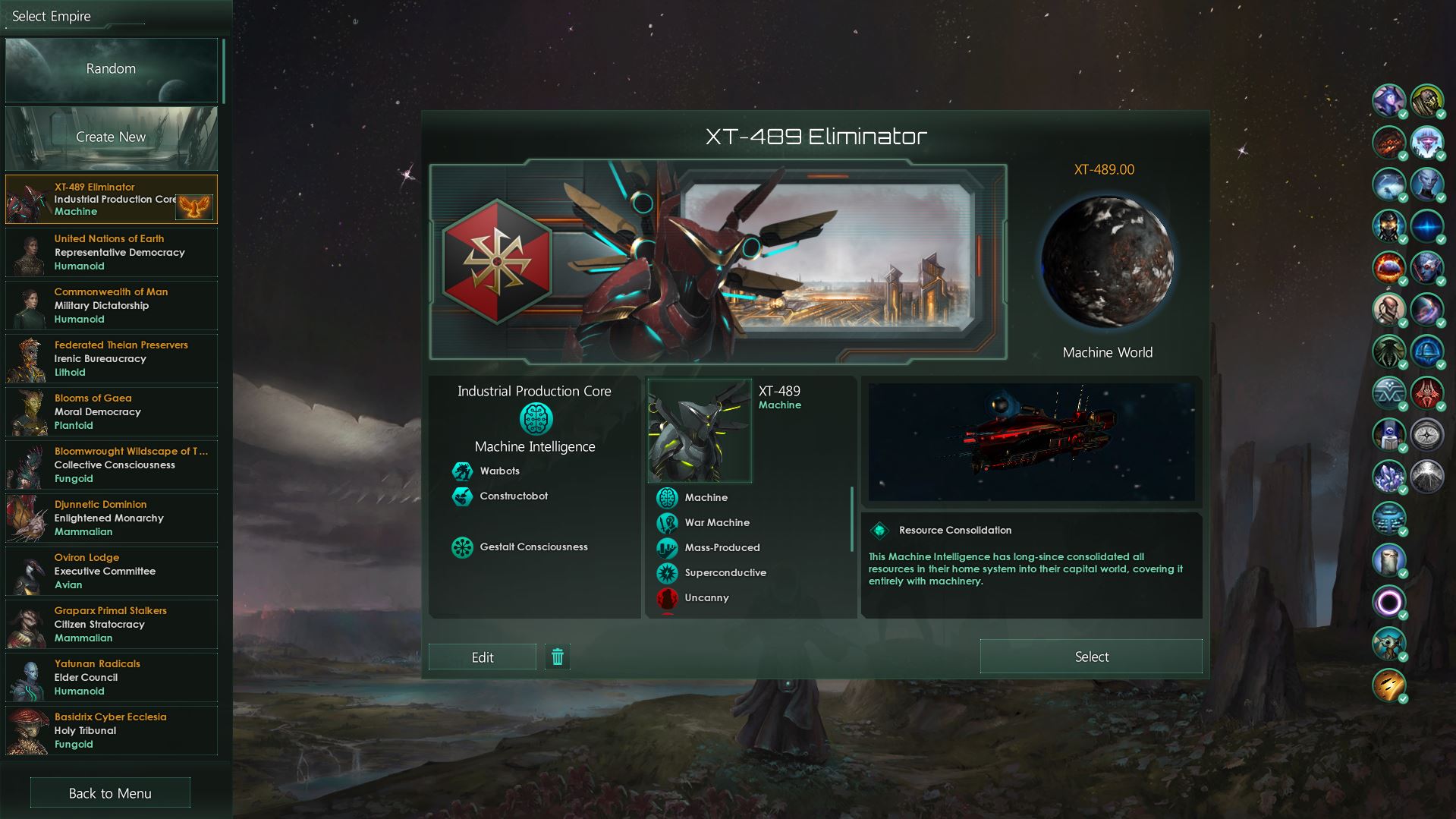Toggle the blue crystal DLC icon in sidebar
Screen dimensions: 1456x819
(1389, 476)
